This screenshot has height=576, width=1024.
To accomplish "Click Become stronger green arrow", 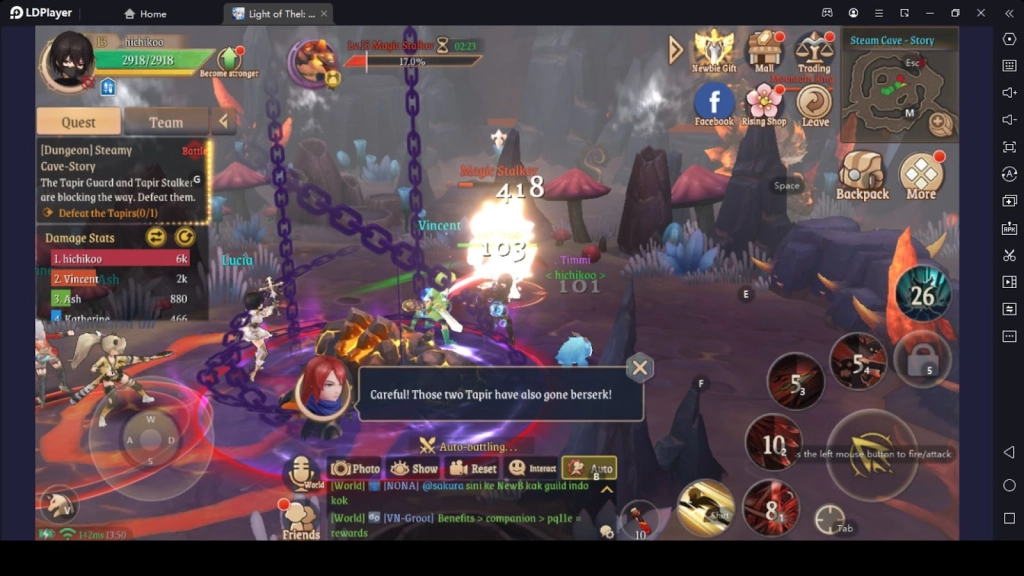I will tap(228, 59).
